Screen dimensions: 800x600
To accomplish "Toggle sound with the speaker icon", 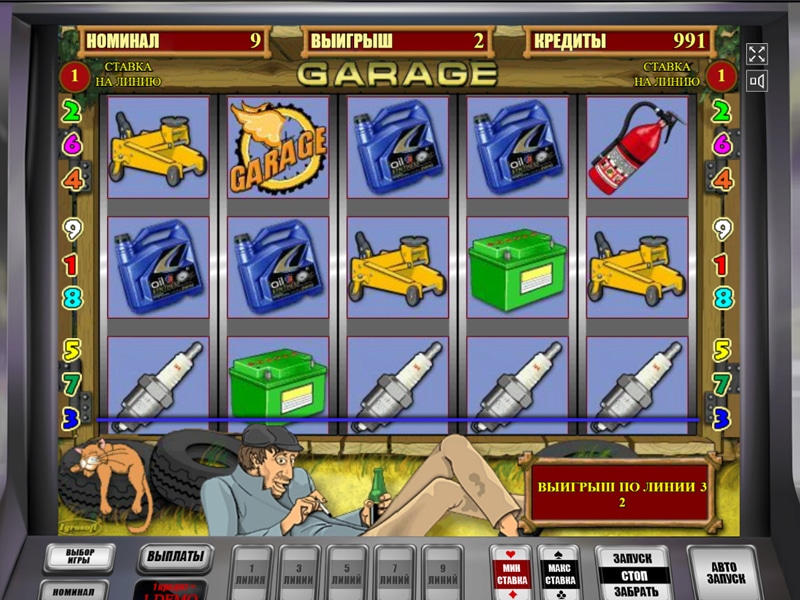I will [x=756, y=81].
